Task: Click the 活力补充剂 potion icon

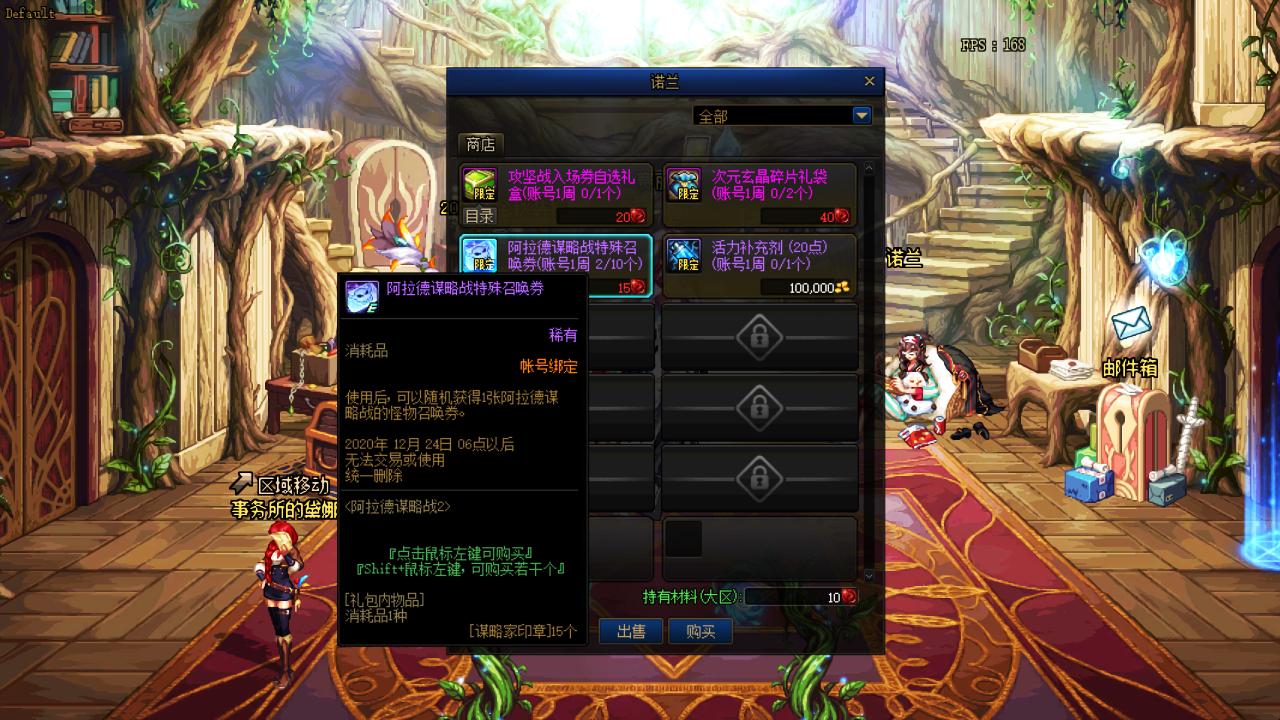Action: coord(686,253)
